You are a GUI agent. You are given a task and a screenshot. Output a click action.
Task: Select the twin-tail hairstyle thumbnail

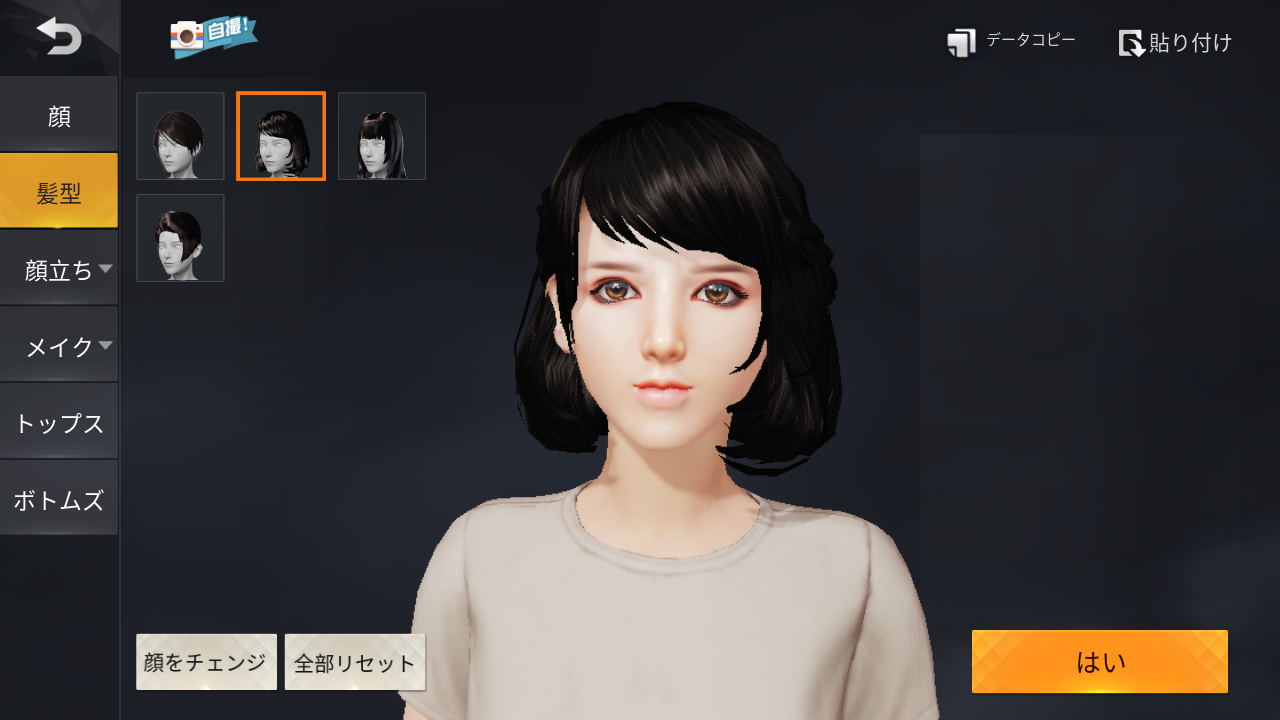point(381,135)
